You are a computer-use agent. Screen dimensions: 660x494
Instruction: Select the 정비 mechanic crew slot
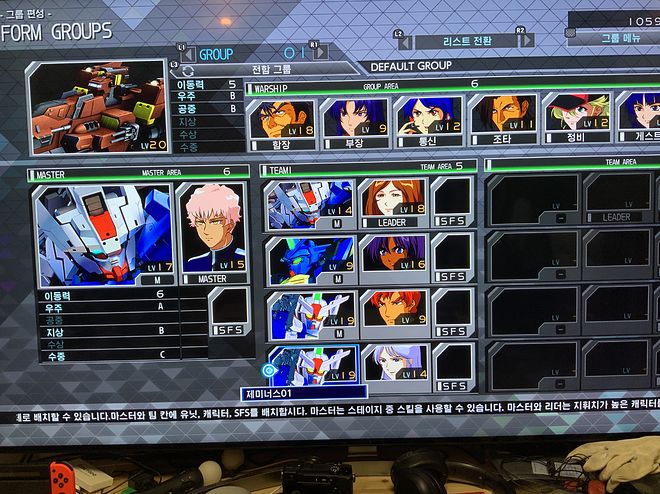[575, 122]
